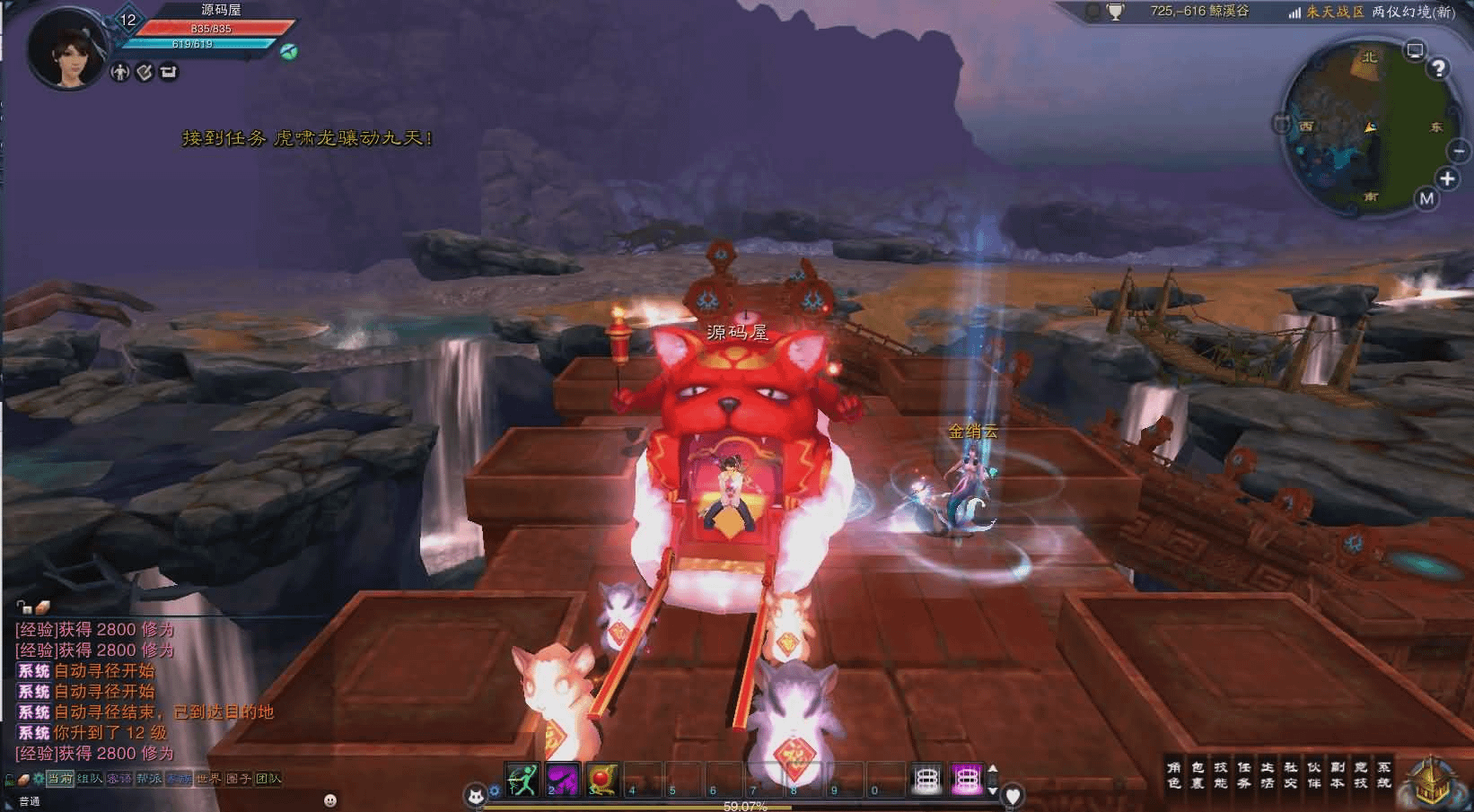
Task: Open the world map via M button
Action: (1427, 199)
